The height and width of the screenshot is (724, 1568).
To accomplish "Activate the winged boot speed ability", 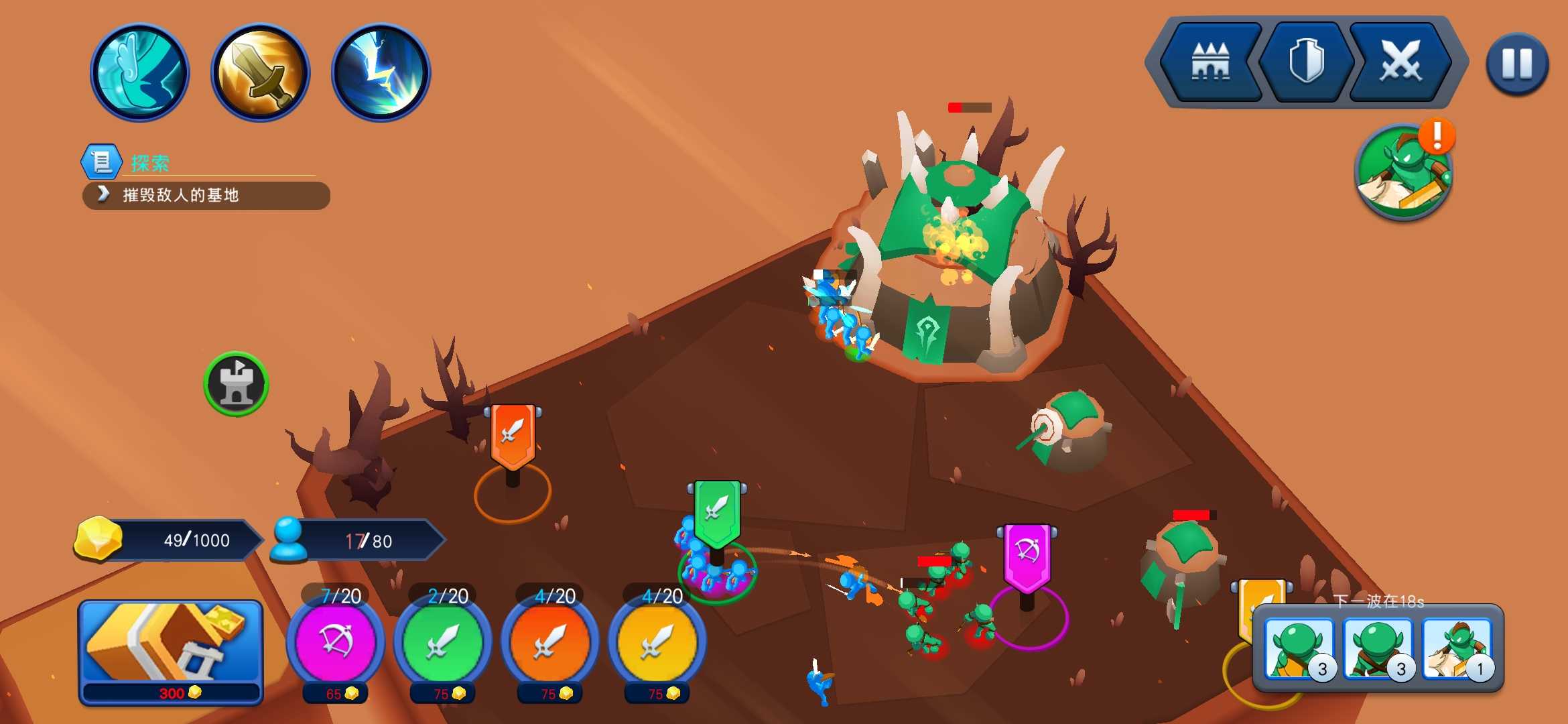I will point(139,72).
